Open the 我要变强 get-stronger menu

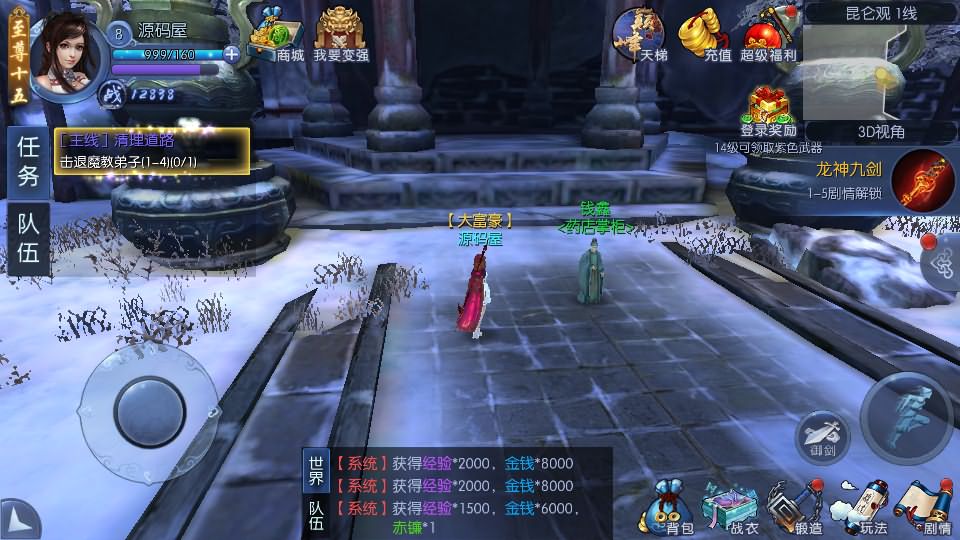341,36
